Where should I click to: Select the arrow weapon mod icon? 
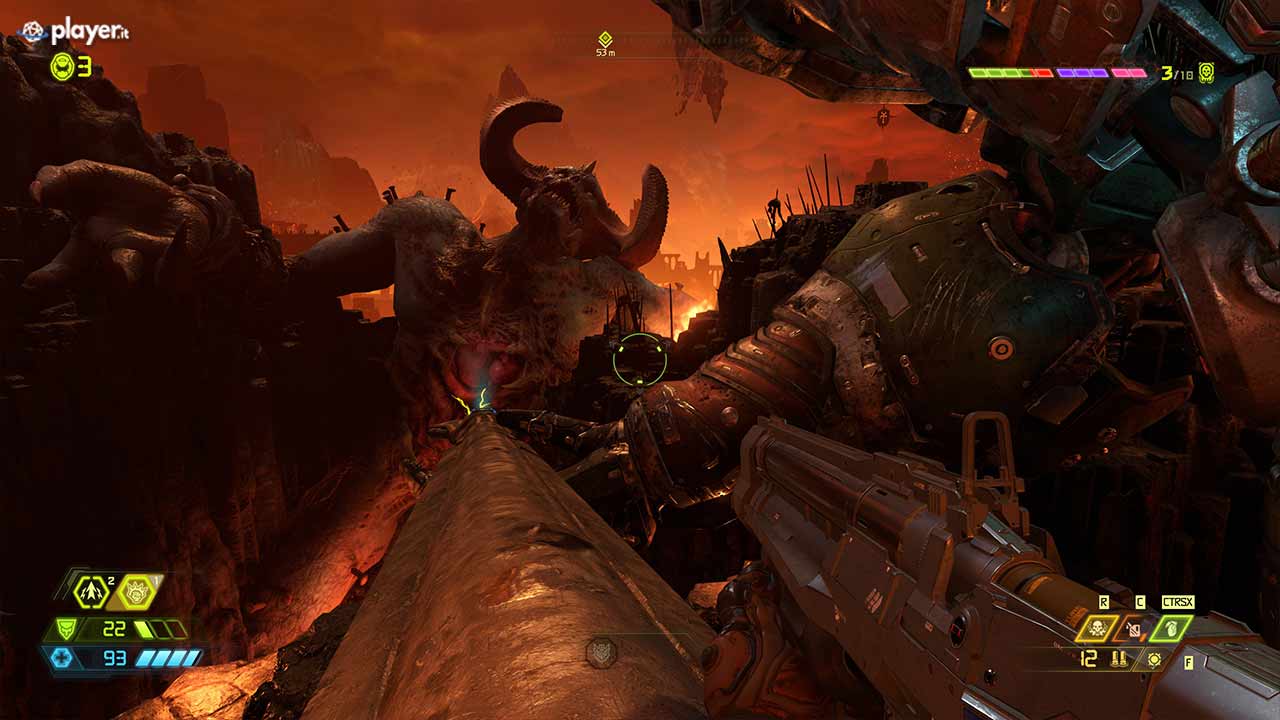pyautogui.click(x=92, y=592)
